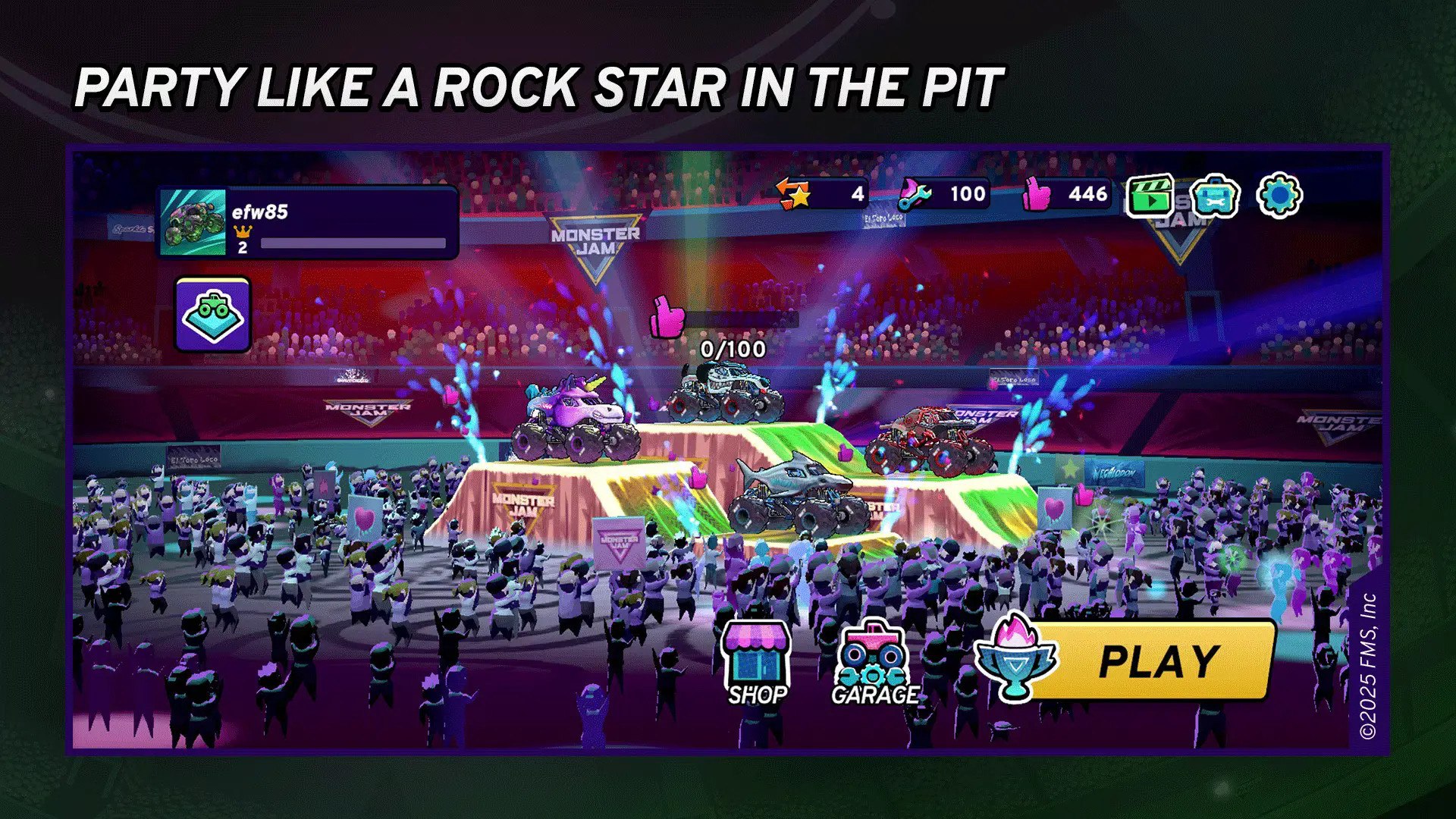The width and height of the screenshot is (1456, 819).
Task: Open the blue toolbox icon
Action: coord(1214,197)
